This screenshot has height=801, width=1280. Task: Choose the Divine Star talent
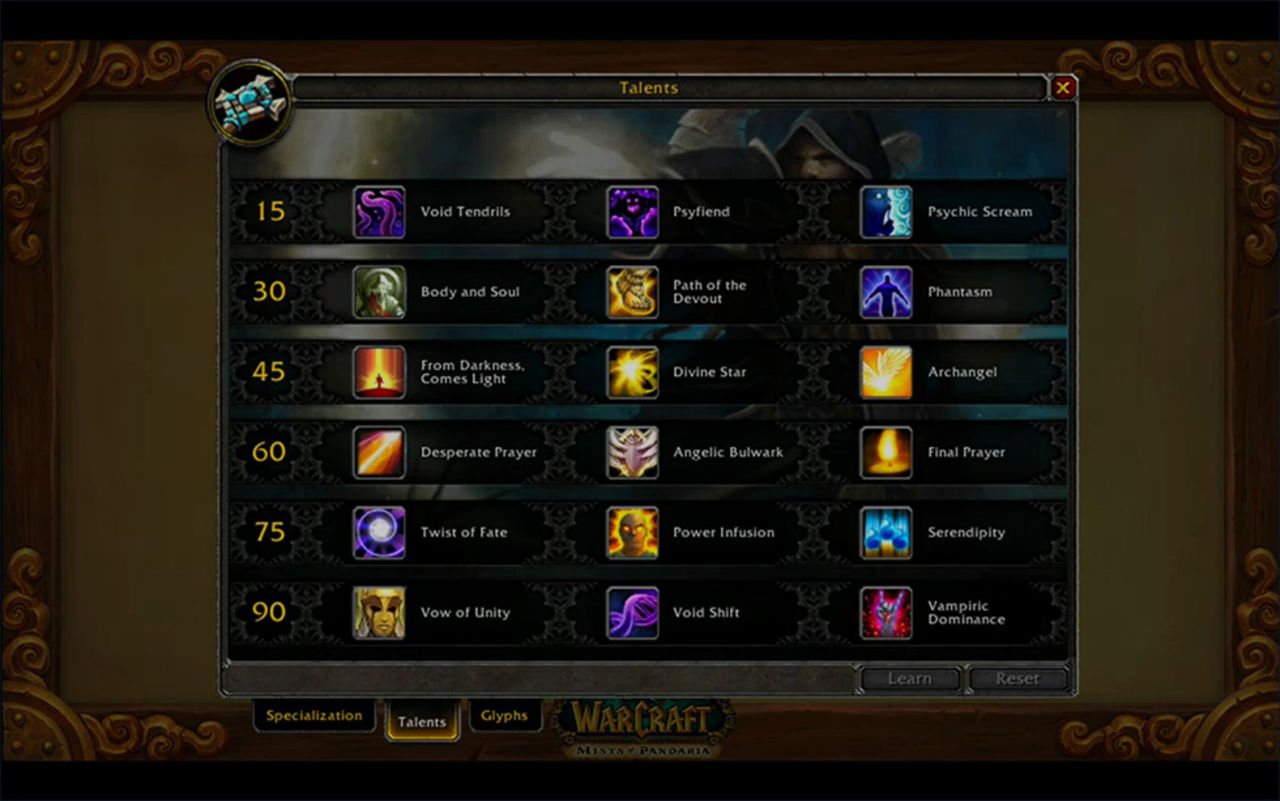point(633,372)
